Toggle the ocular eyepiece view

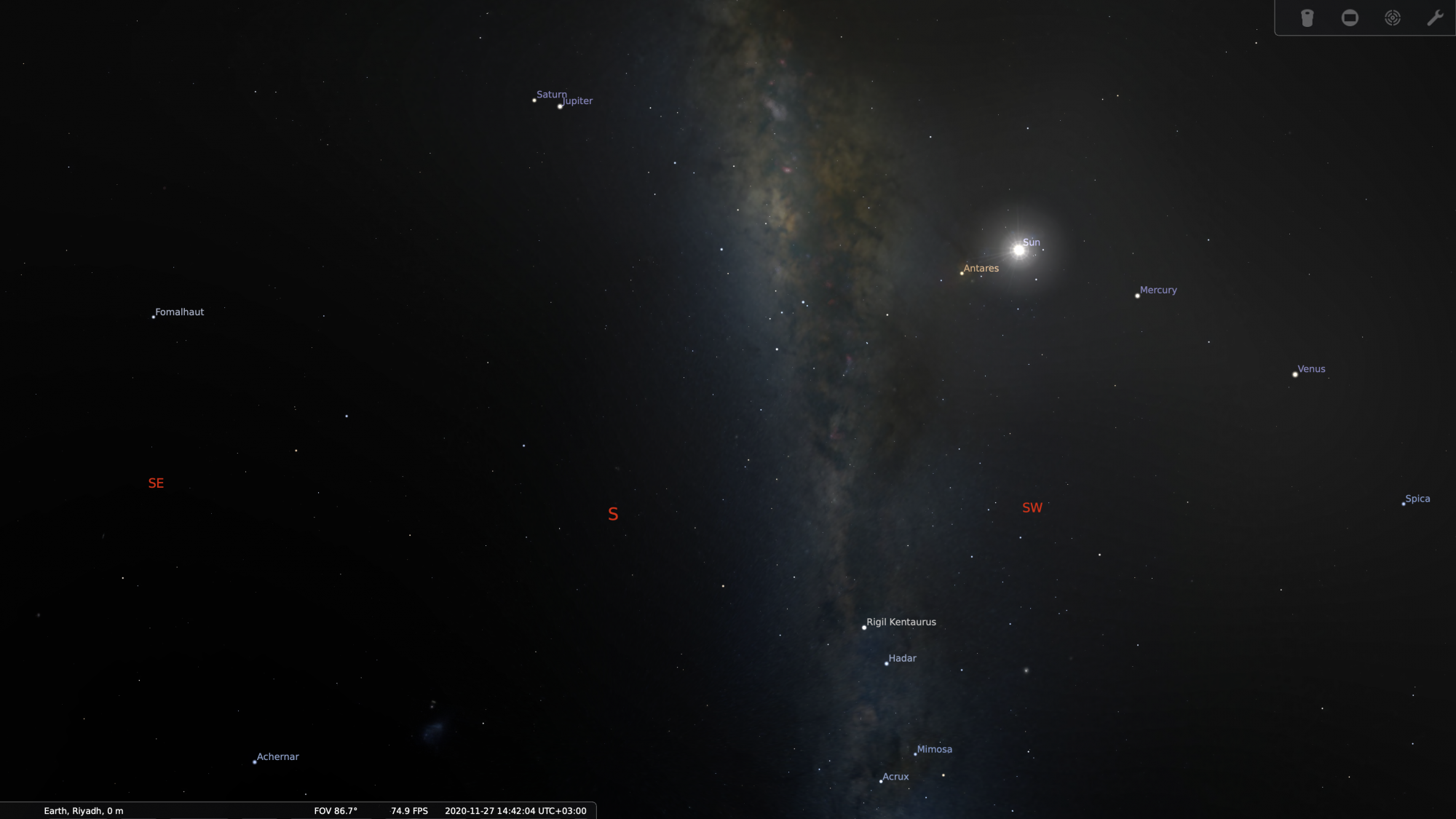click(x=1307, y=18)
